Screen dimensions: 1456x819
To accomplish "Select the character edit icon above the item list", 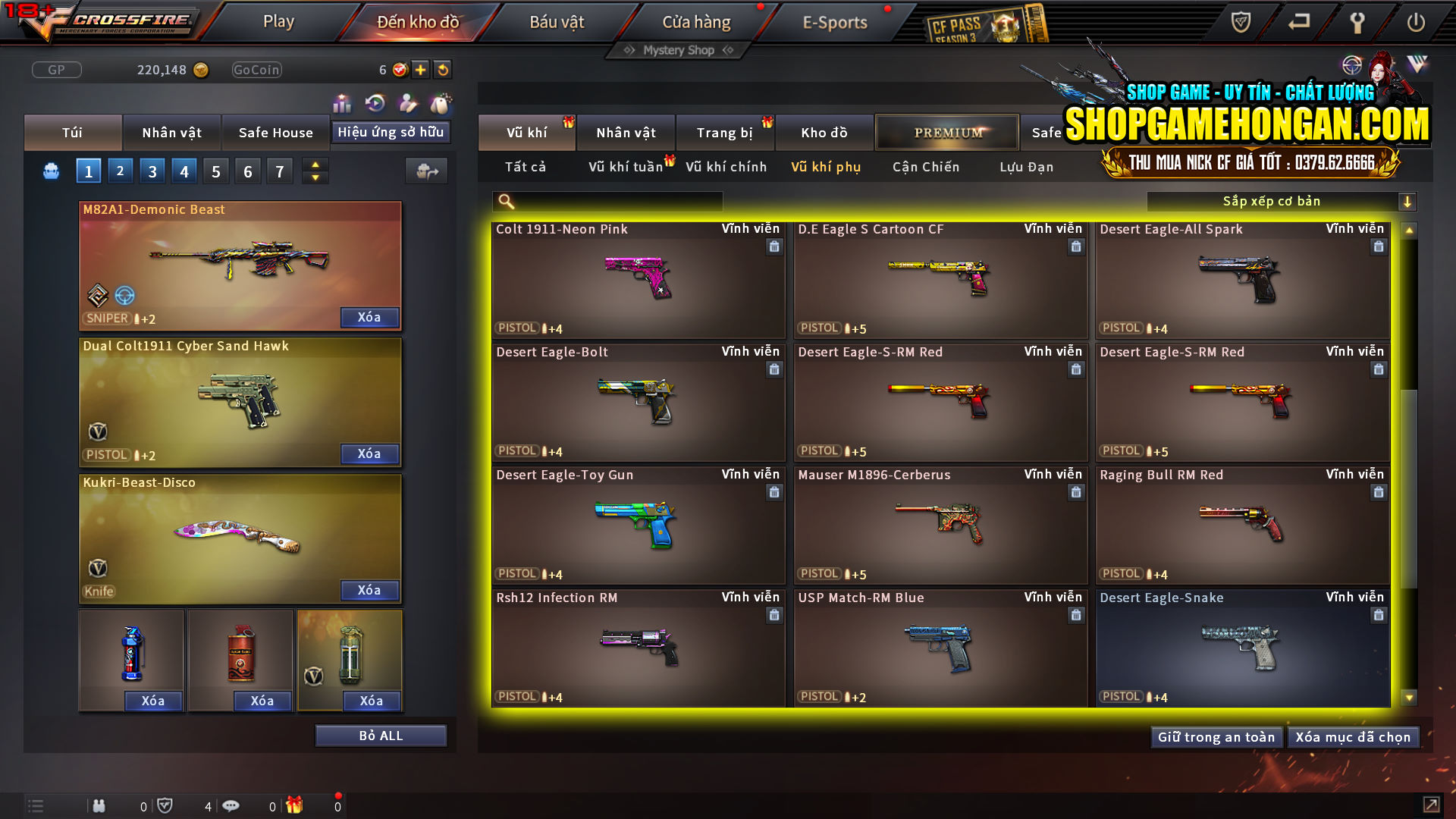I will click(x=406, y=103).
